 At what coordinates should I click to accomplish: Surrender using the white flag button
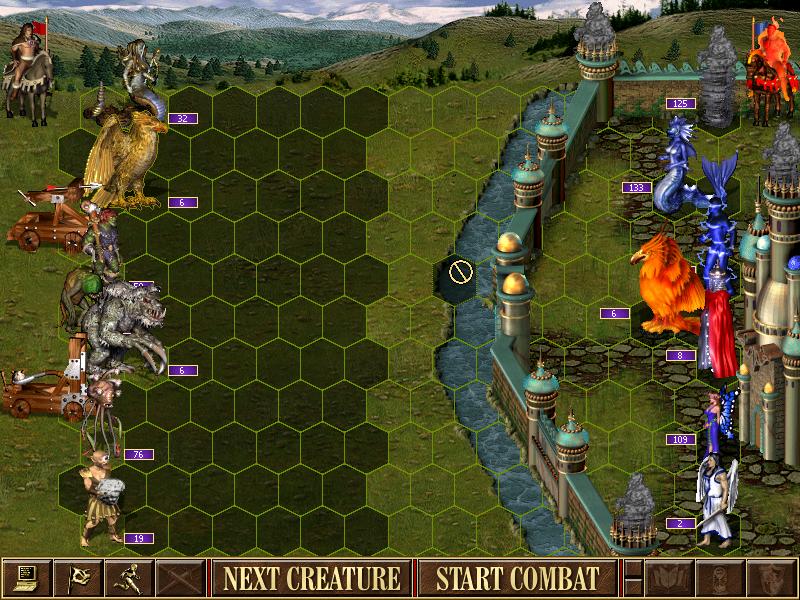coord(79,577)
